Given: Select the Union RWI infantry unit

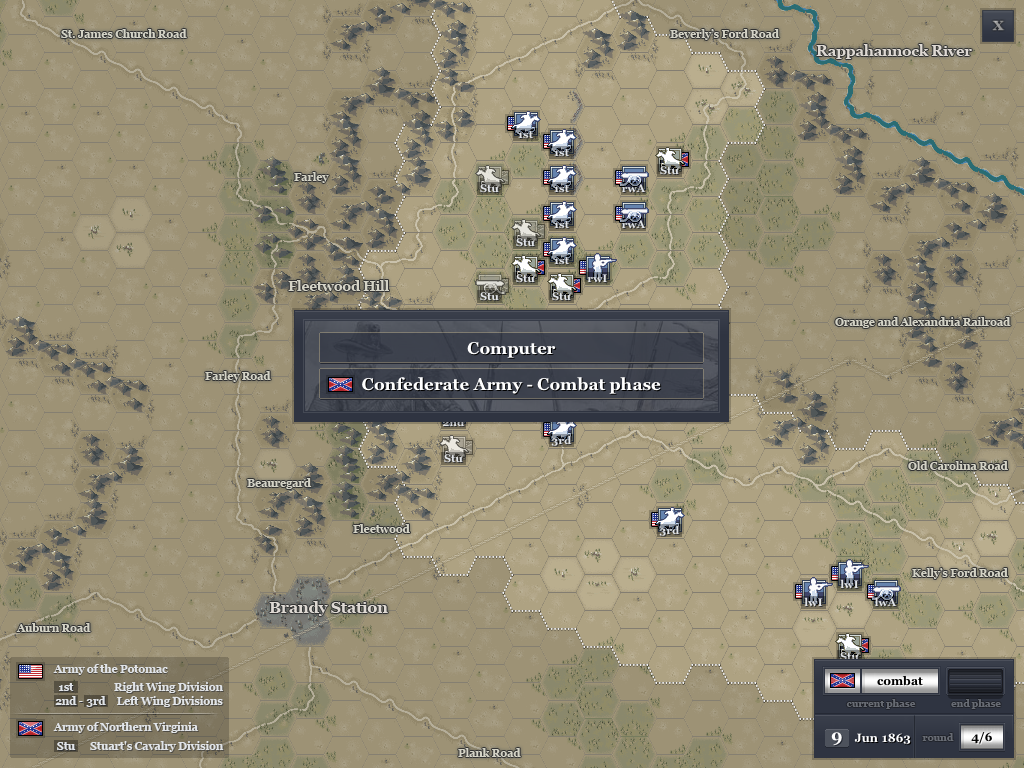Looking at the screenshot, I should (x=597, y=268).
